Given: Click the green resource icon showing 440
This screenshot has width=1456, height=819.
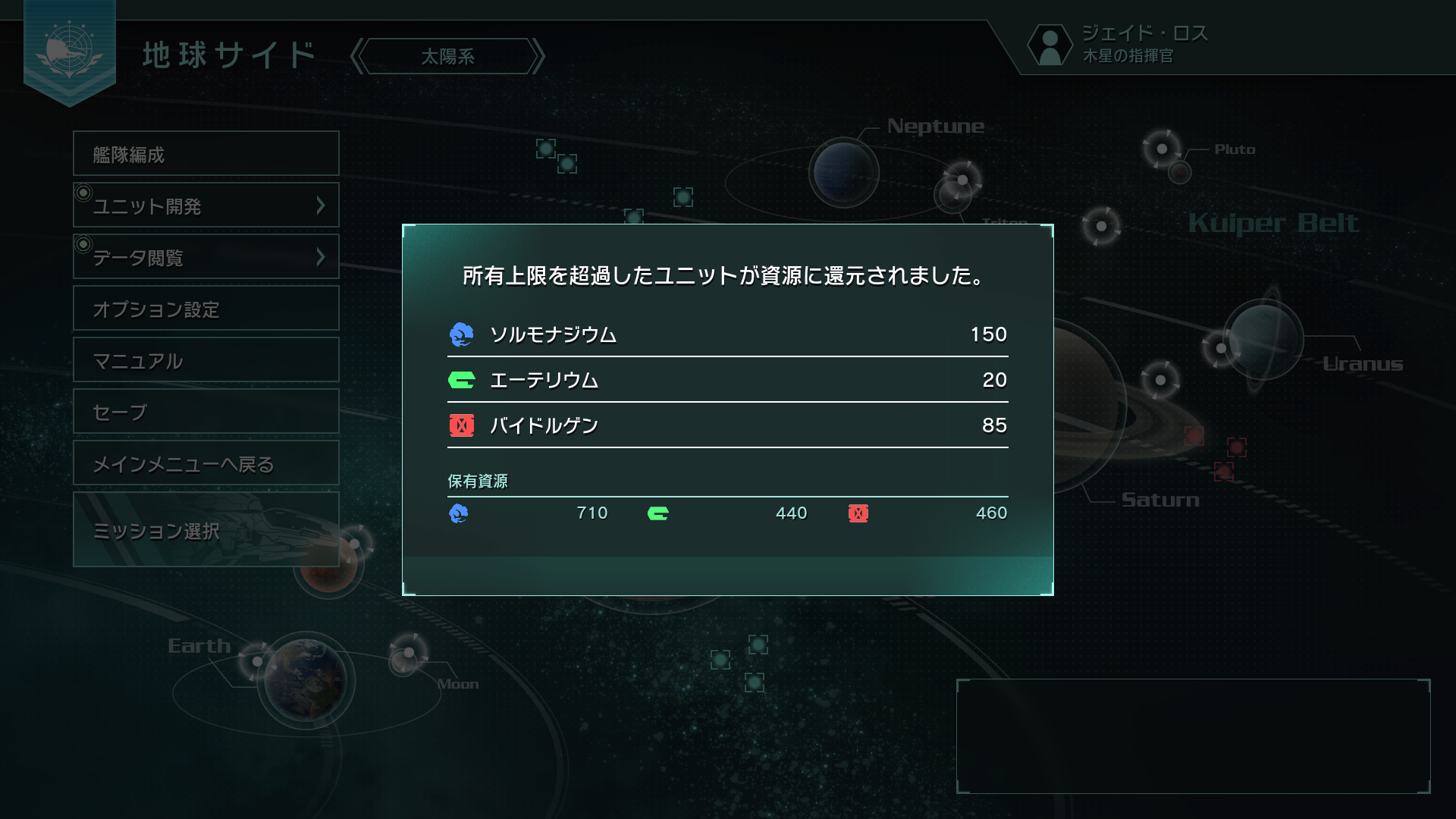Looking at the screenshot, I should click(658, 513).
